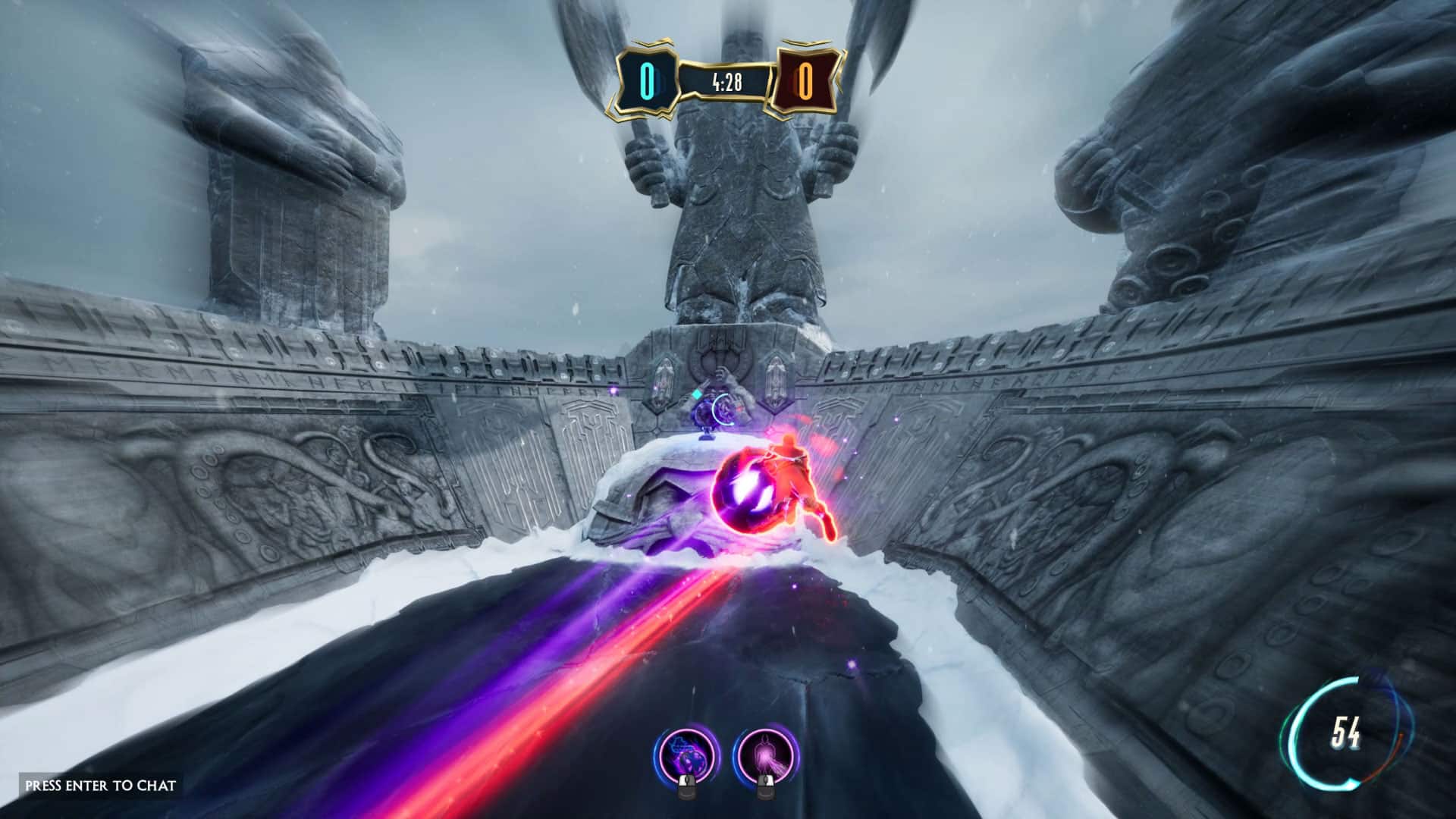
Task: Activate the purple orb throw ability
Action: pos(686,757)
